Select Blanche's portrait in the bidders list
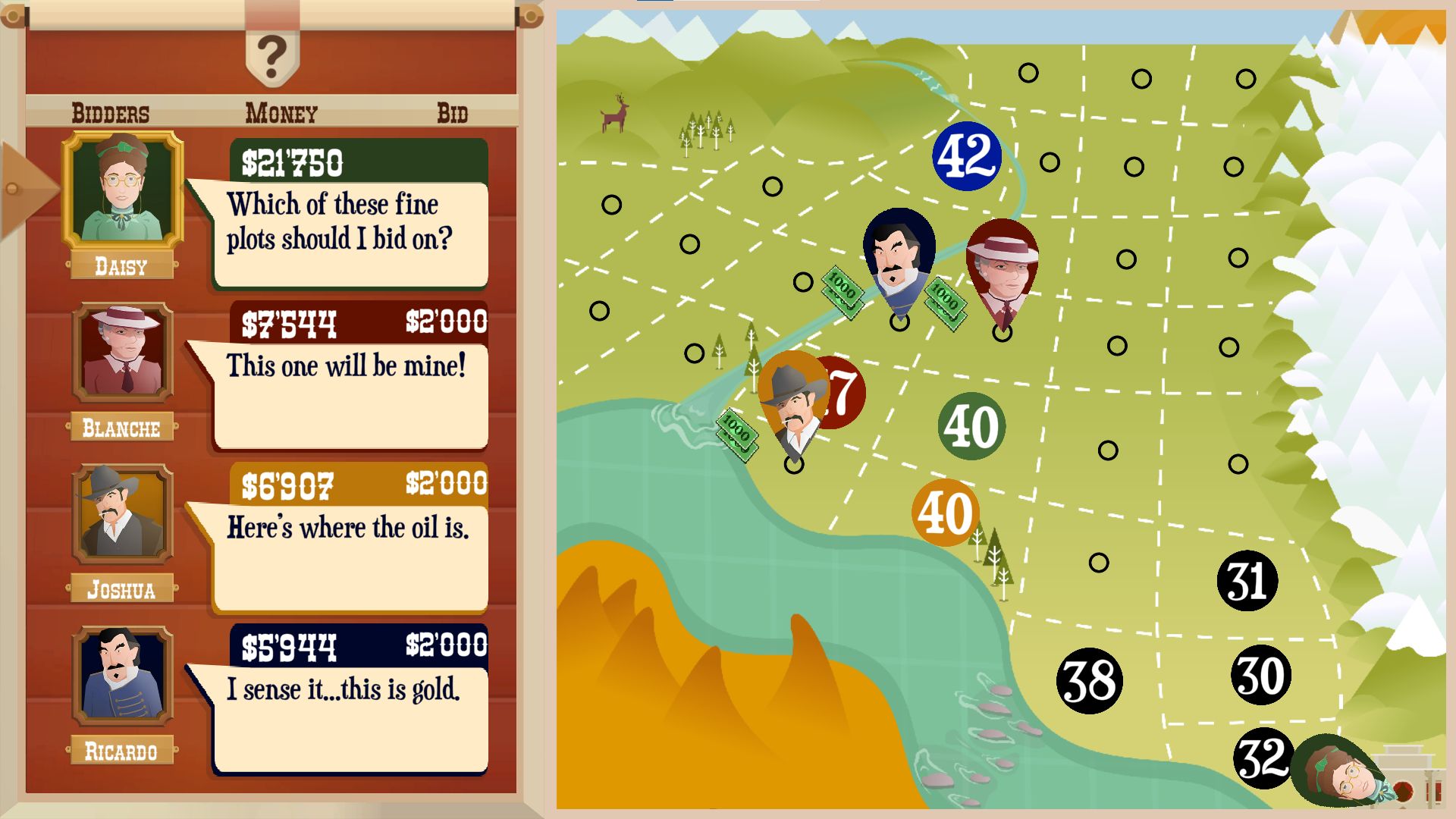The width and height of the screenshot is (1456, 819). pyautogui.click(x=122, y=352)
